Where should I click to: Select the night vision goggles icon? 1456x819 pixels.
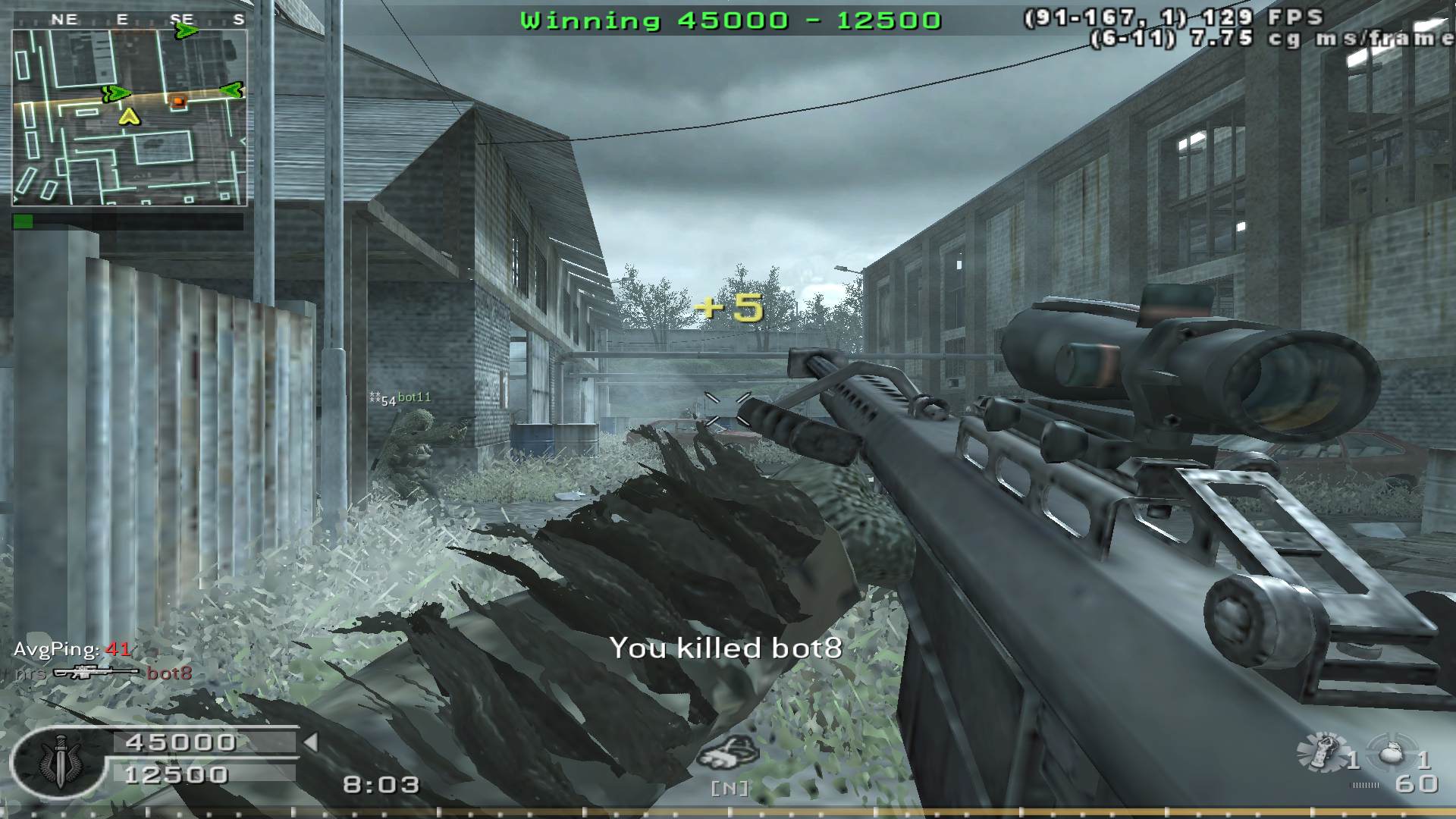728,754
